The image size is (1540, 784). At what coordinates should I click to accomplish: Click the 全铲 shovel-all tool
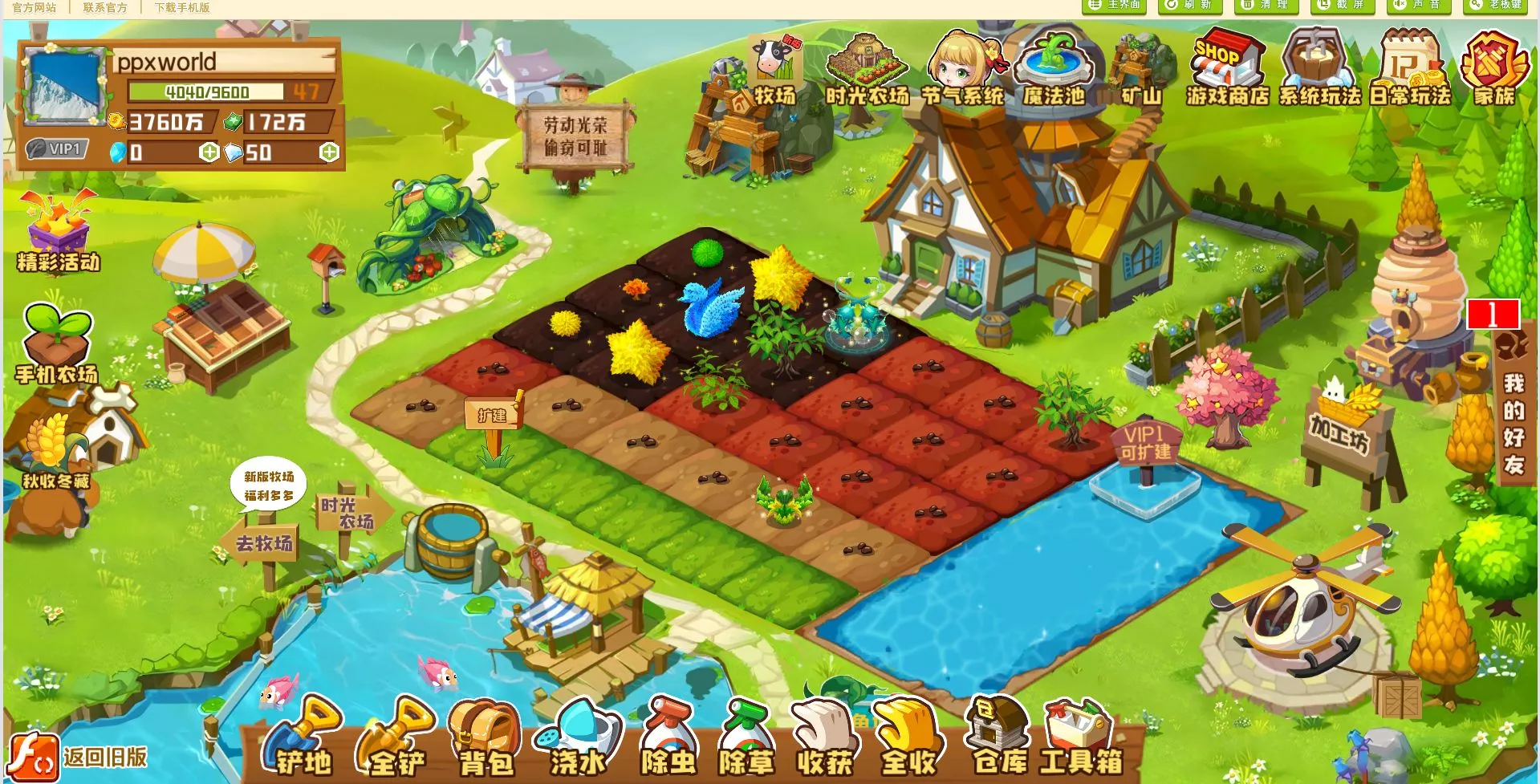pos(395,738)
